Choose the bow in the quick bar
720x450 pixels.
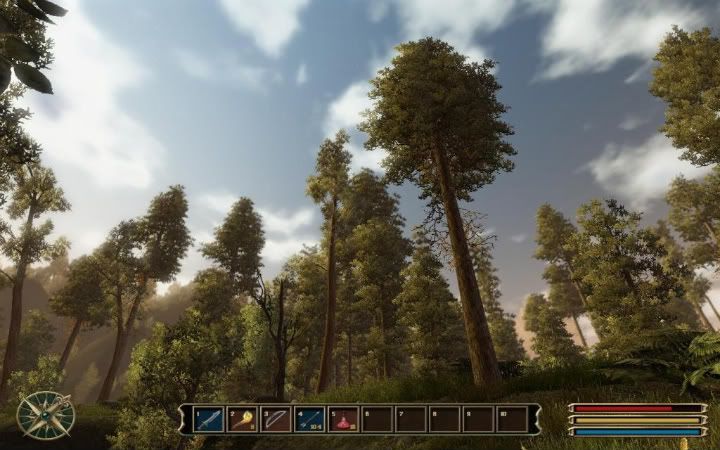(275, 419)
